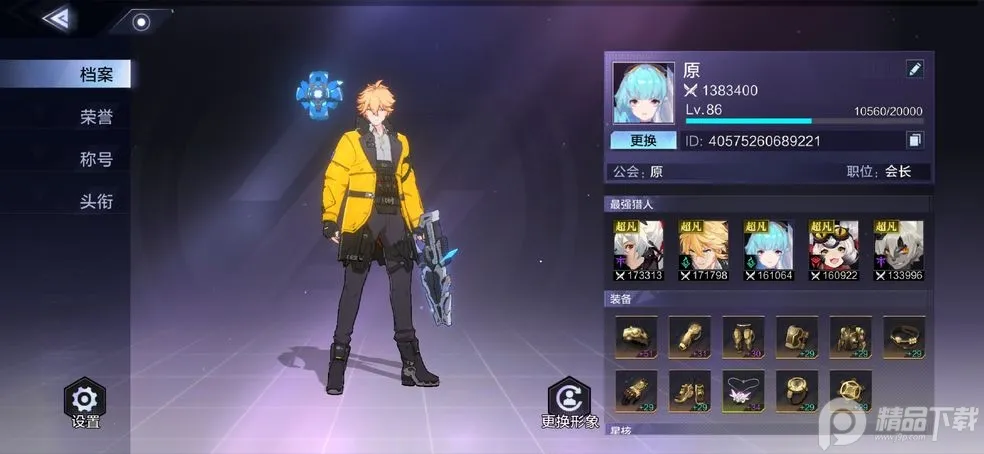The width and height of the screenshot is (984, 454).
Task: Inspect the +30 golden pants equipment slot
Action: (x=743, y=337)
